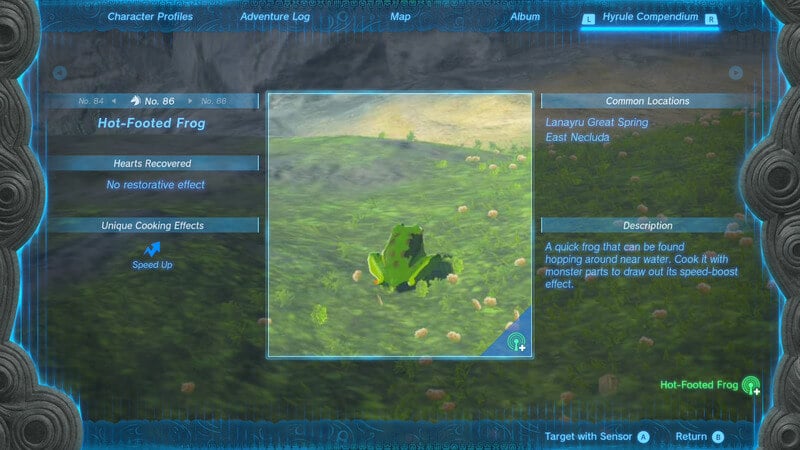Go to the Map tab
Viewport: 800px width, 450px height.
[400, 17]
